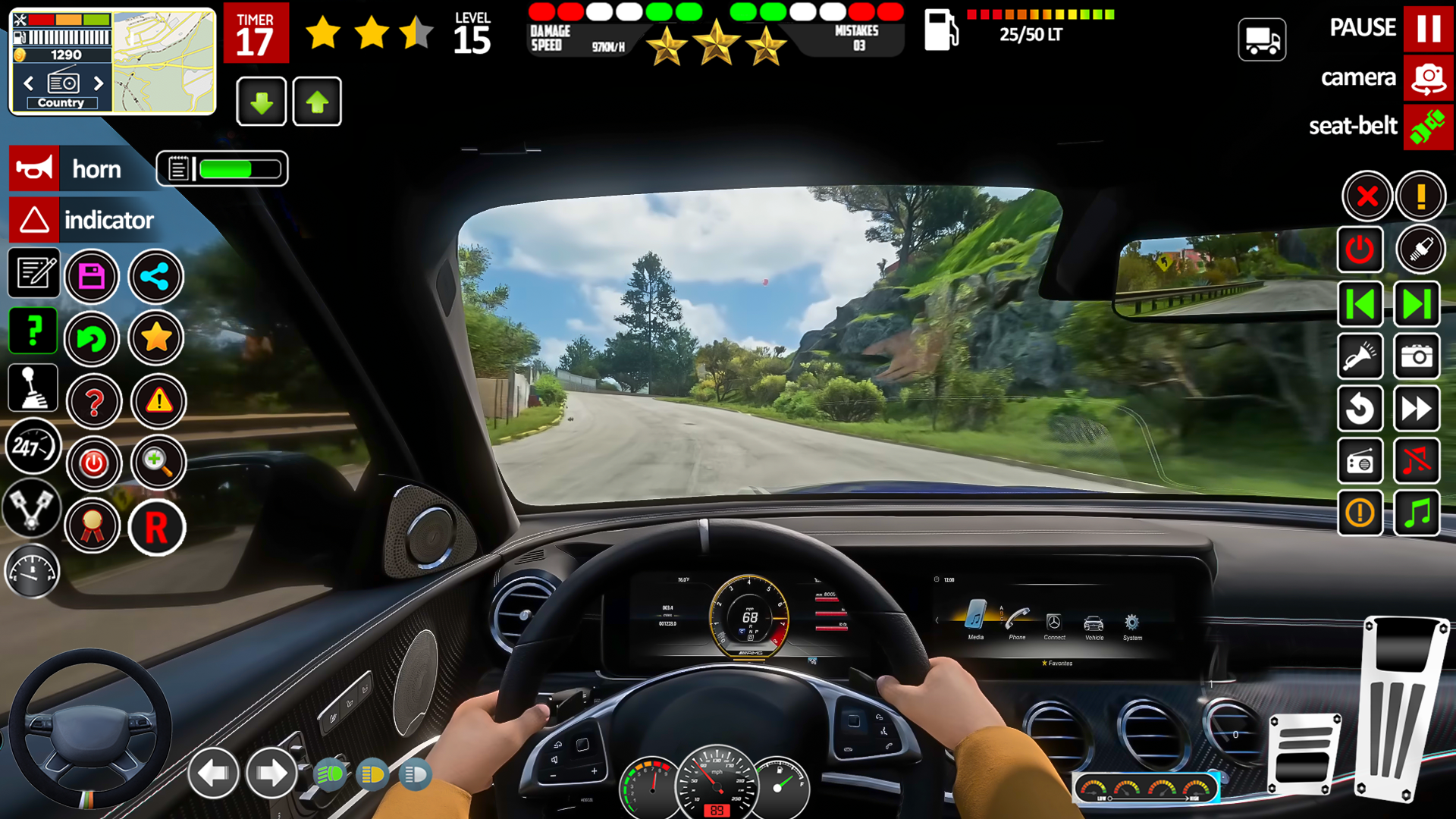Click the red R restart icon
Viewport: 1456px width, 819px height.
point(157,526)
